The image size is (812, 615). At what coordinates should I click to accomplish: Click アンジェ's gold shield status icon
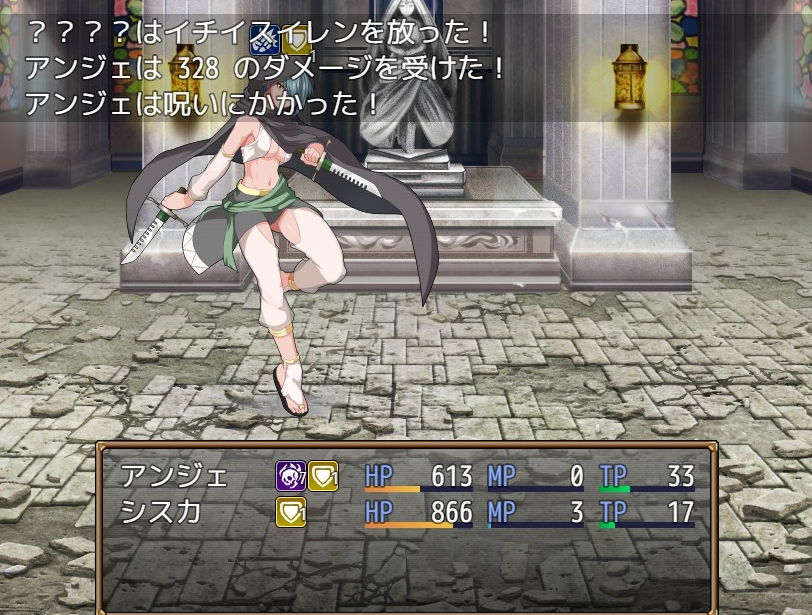(x=323, y=476)
